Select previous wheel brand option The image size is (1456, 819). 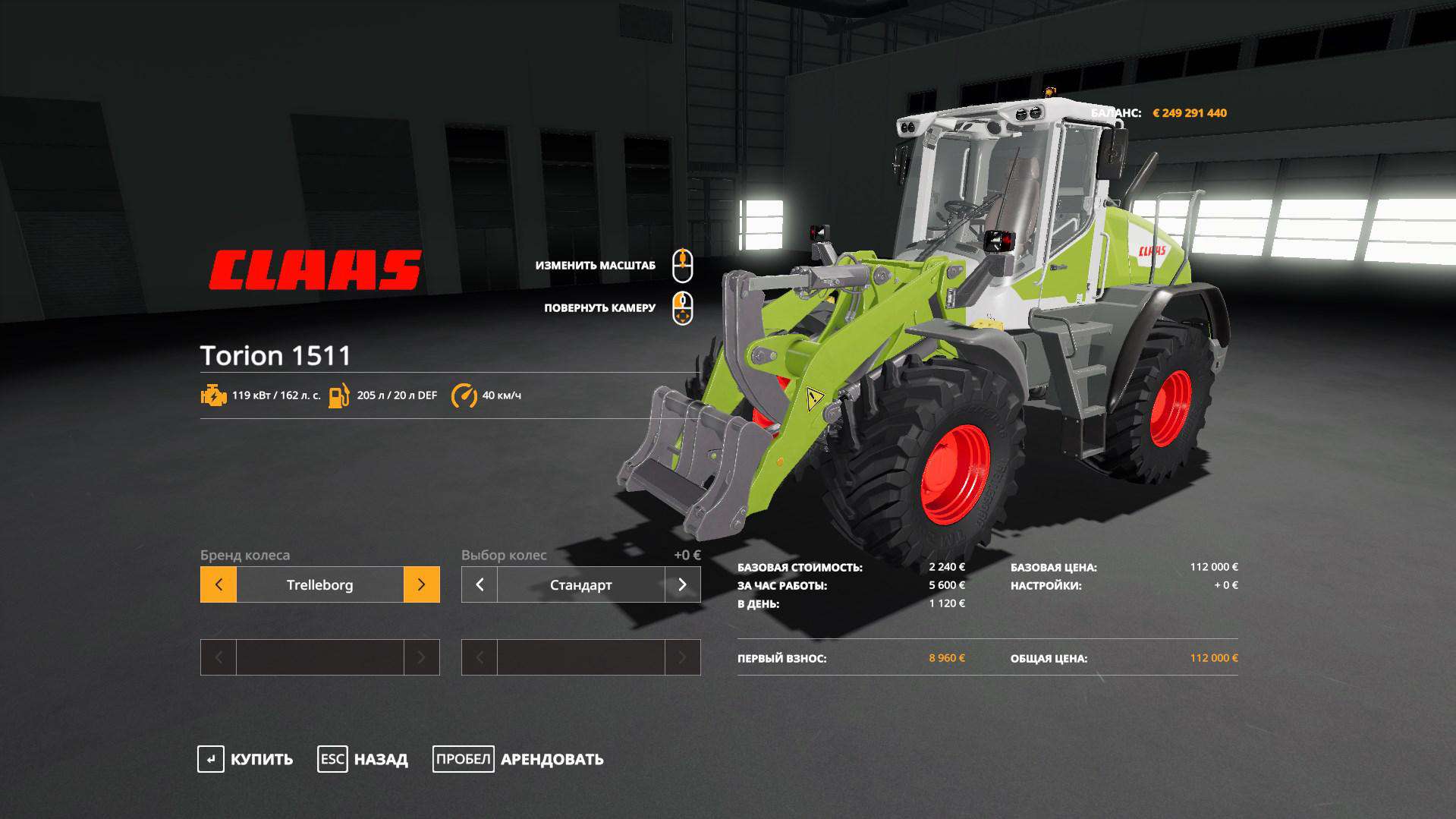pyautogui.click(x=219, y=584)
